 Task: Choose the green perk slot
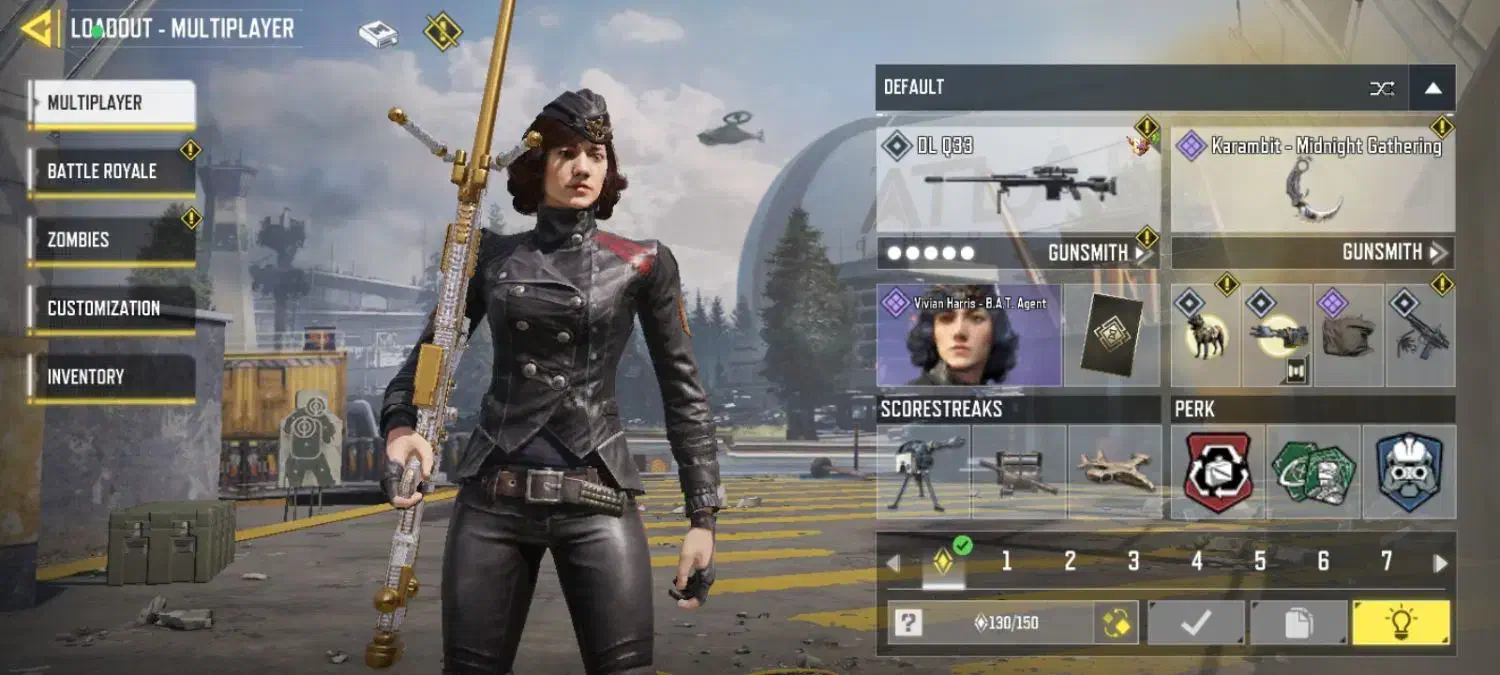tap(1313, 472)
